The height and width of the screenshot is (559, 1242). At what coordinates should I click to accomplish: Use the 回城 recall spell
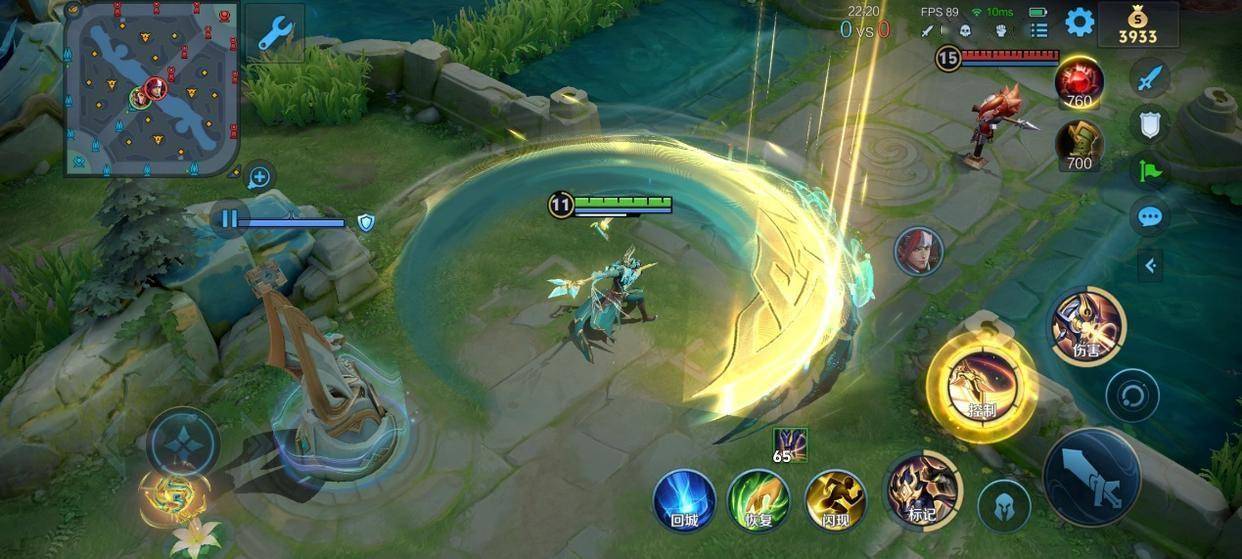pos(684,499)
